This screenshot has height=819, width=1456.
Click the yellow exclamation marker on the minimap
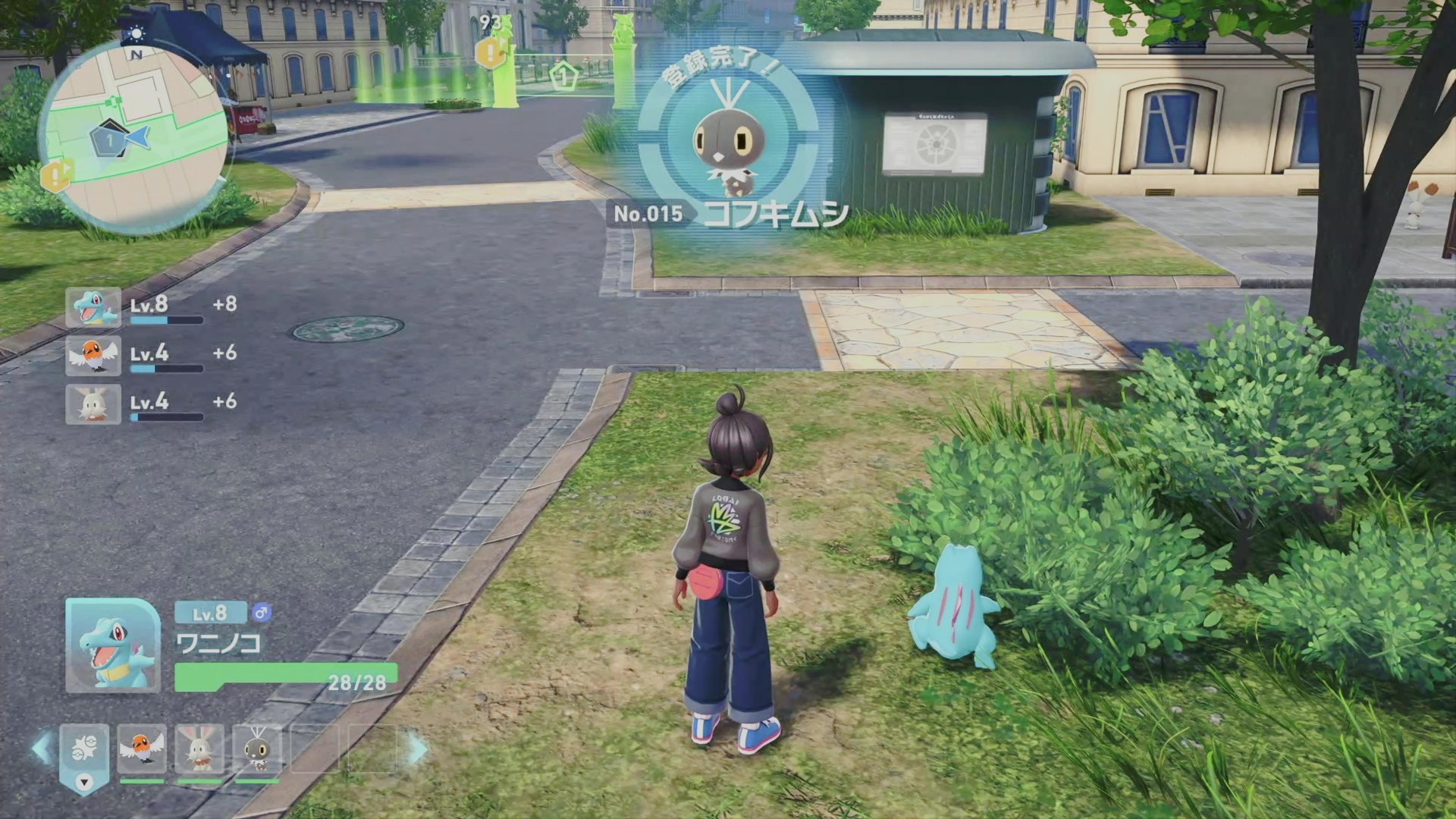55,175
